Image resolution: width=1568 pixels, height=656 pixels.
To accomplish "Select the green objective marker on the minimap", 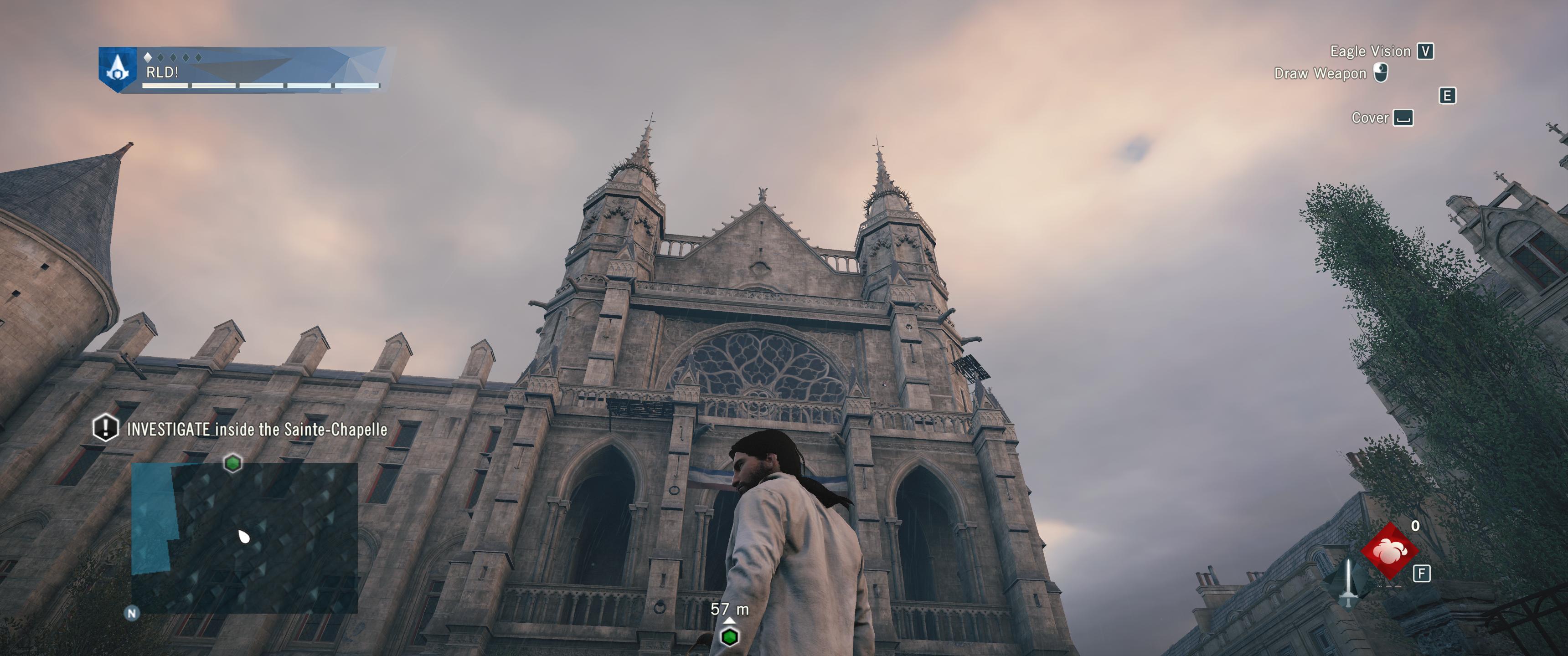I will click(x=232, y=463).
